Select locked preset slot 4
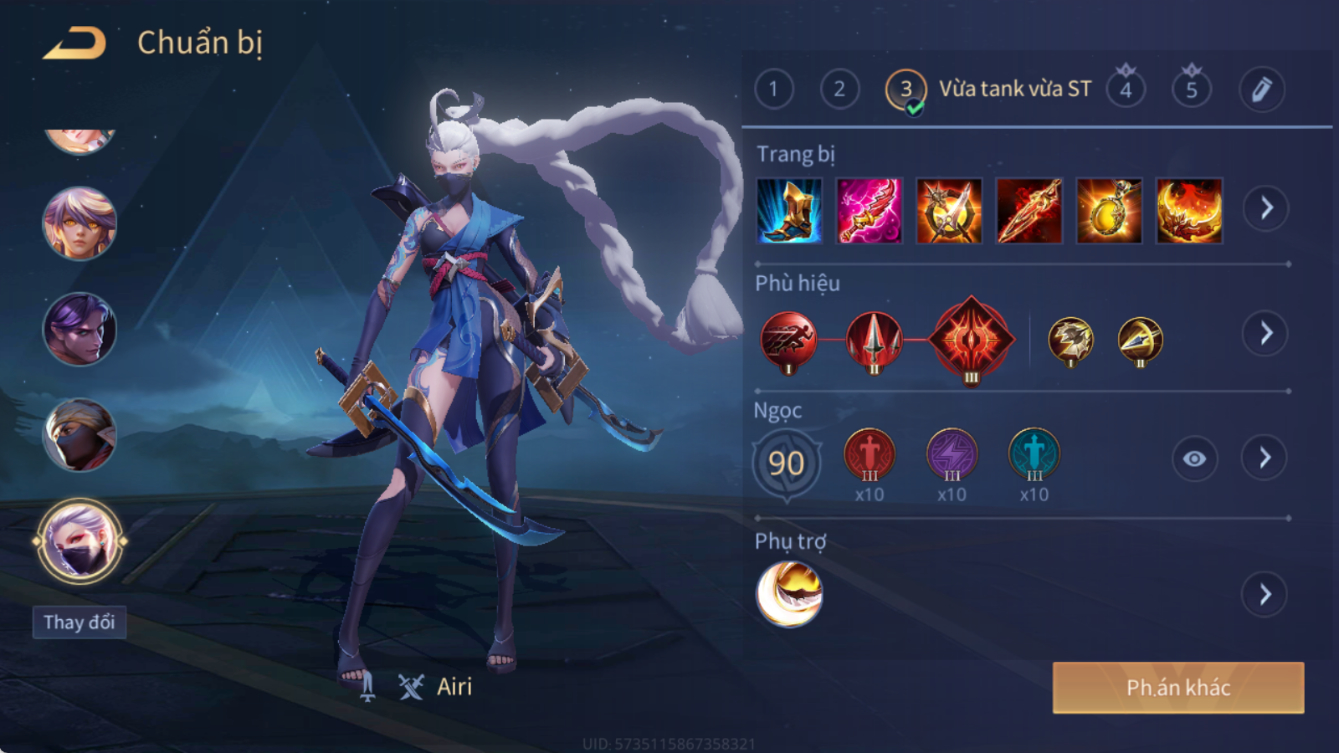The width and height of the screenshot is (1339, 753). click(1126, 89)
